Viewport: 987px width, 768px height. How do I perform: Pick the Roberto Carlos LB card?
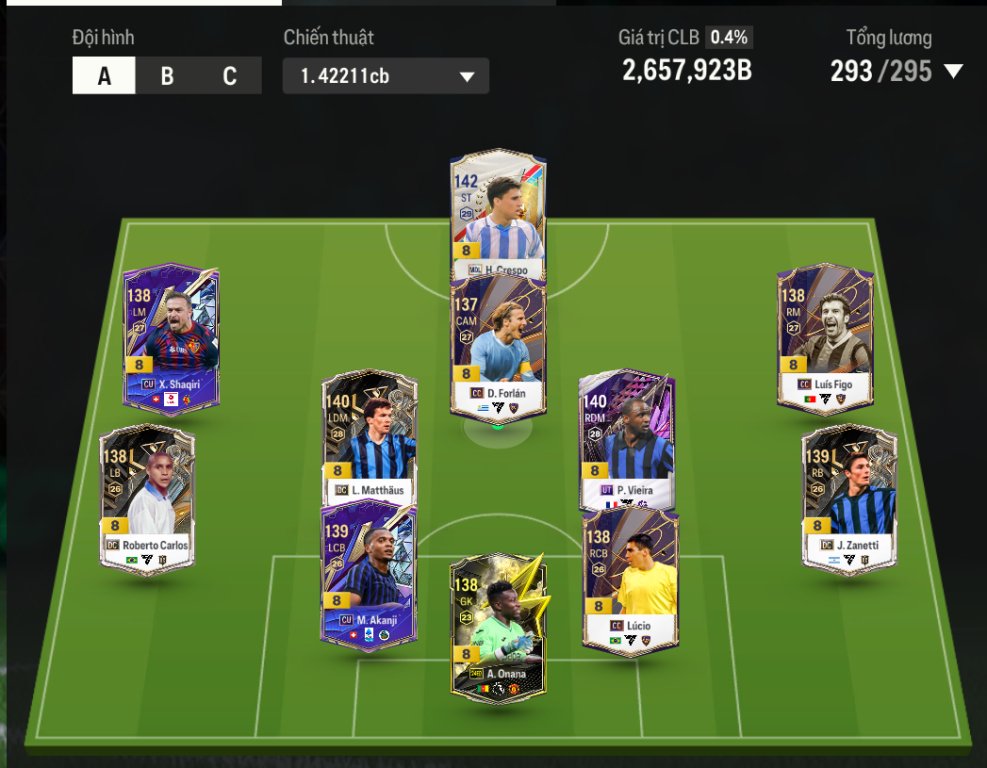[147, 498]
